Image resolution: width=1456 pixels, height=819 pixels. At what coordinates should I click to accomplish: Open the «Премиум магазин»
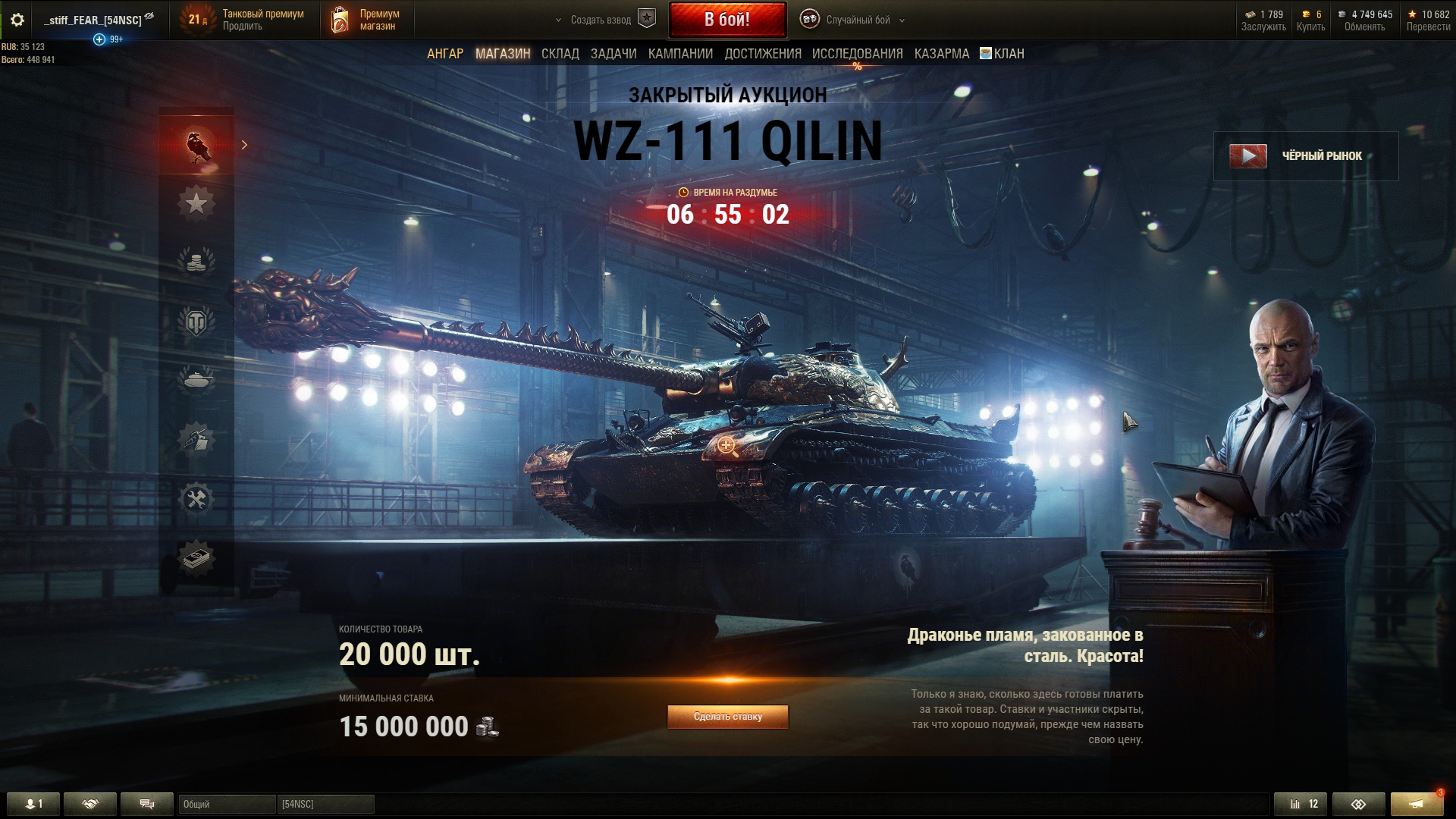[366, 20]
